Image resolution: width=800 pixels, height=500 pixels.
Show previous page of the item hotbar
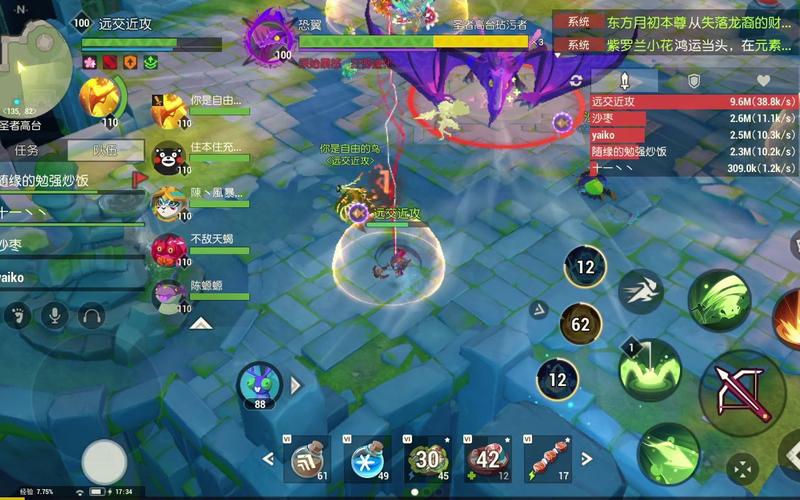268,459
